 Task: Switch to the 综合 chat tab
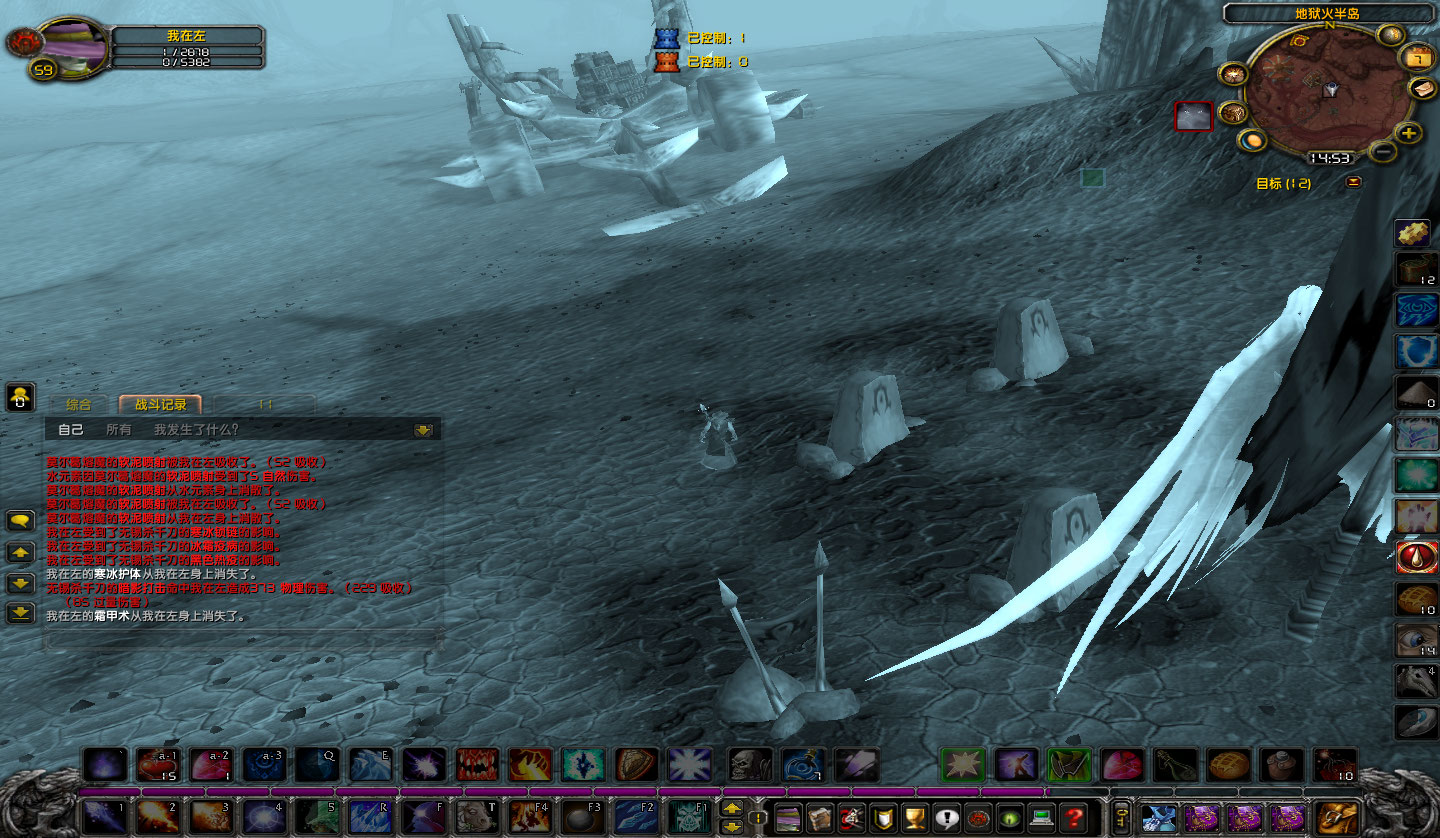[79, 404]
